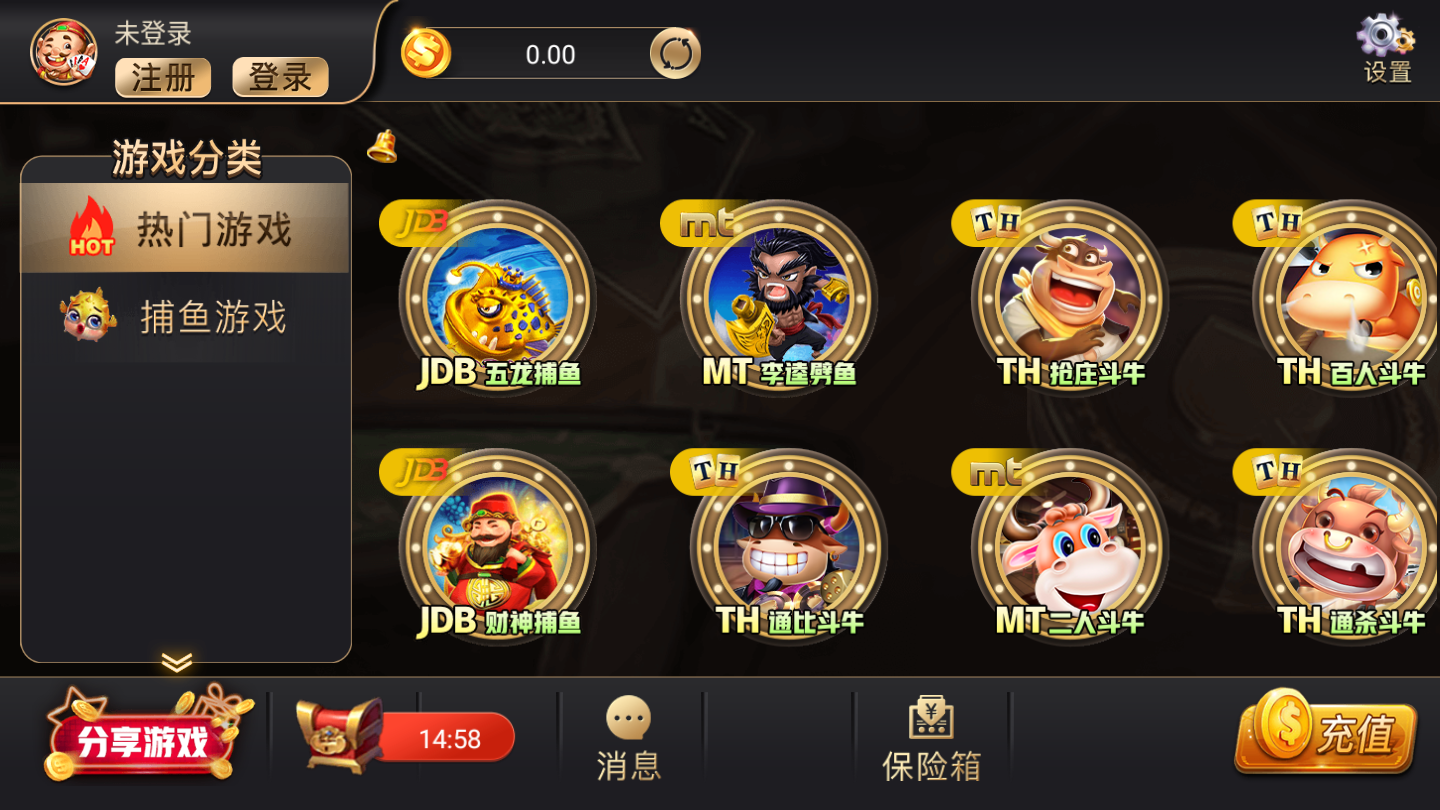The image size is (1440, 810).
Task: Click the player avatar portrait
Action: tap(60, 52)
